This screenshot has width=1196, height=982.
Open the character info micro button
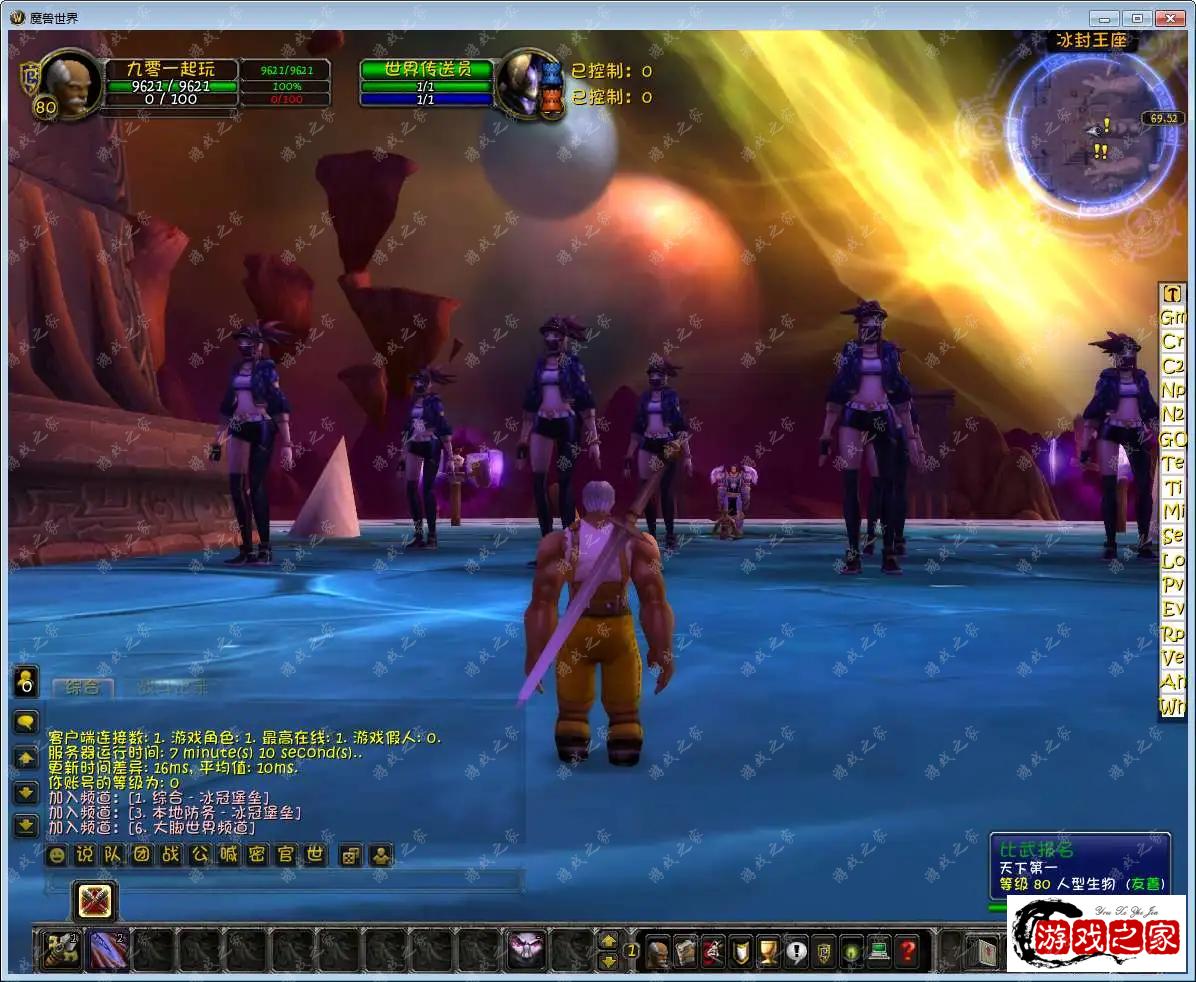tap(657, 950)
